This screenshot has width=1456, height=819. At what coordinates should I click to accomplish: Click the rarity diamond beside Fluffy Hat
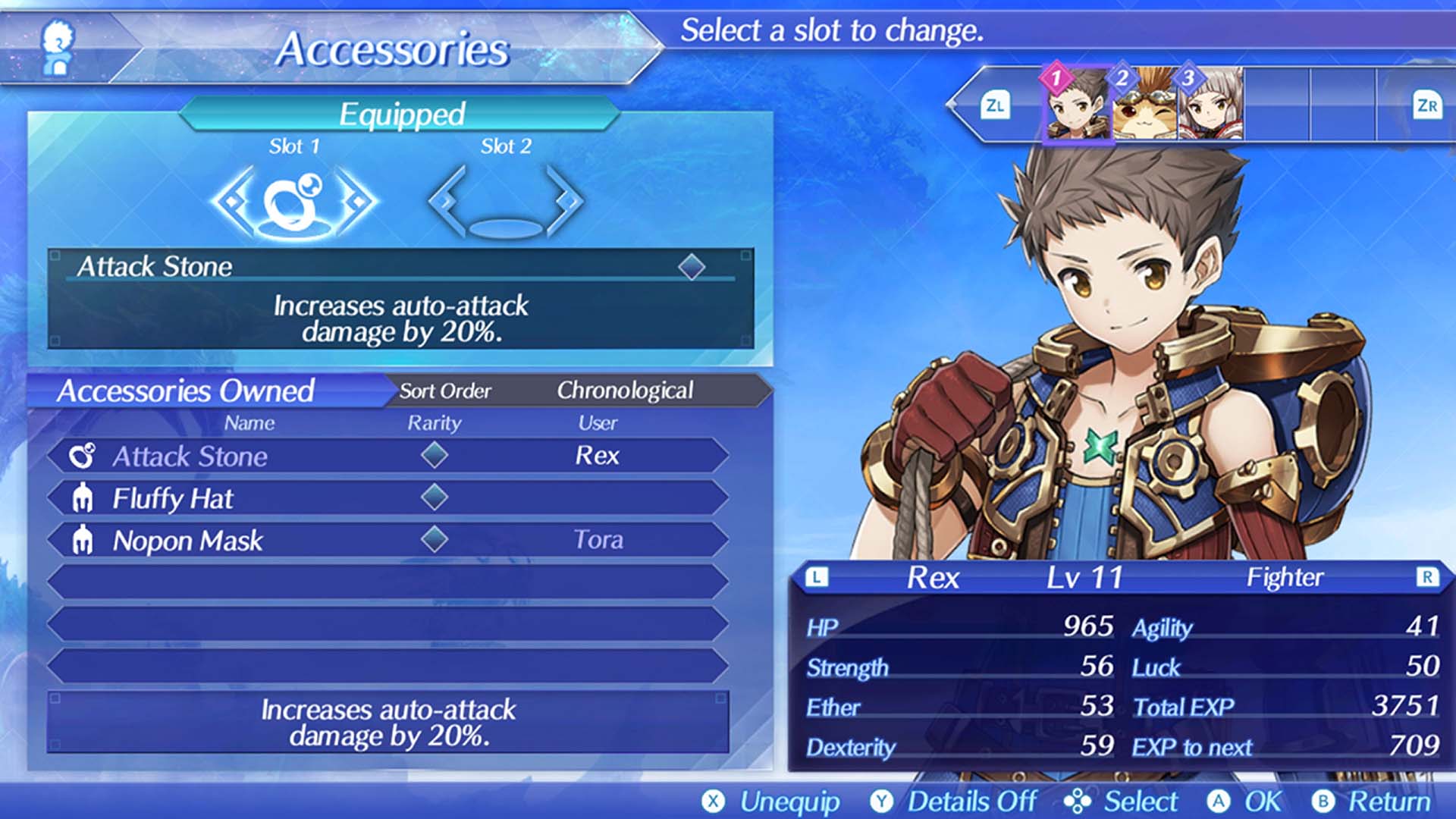click(x=435, y=497)
